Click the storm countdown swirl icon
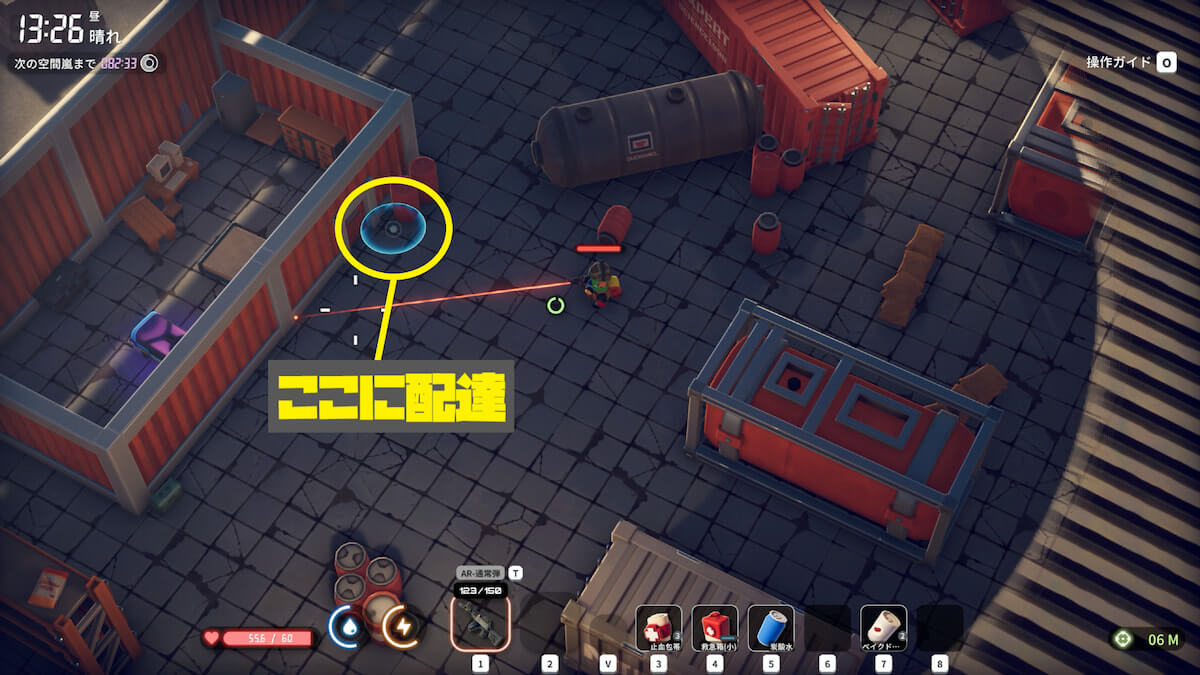The width and height of the screenshot is (1200, 675). click(x=150, y=63)
